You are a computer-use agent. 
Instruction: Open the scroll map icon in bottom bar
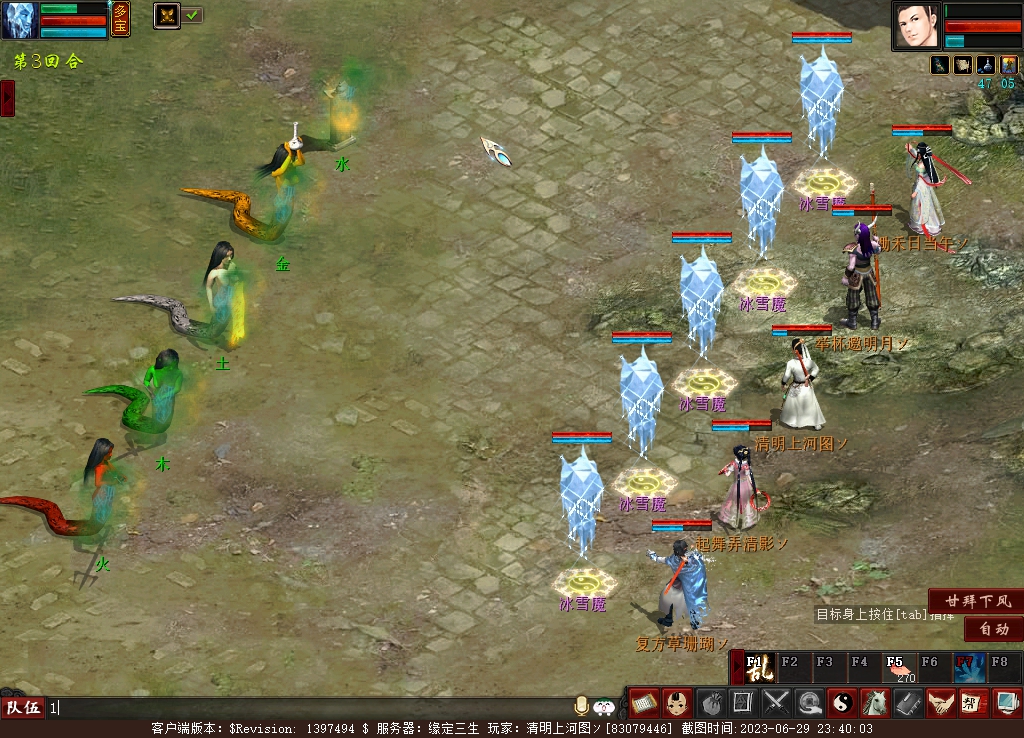pos(643,703)
